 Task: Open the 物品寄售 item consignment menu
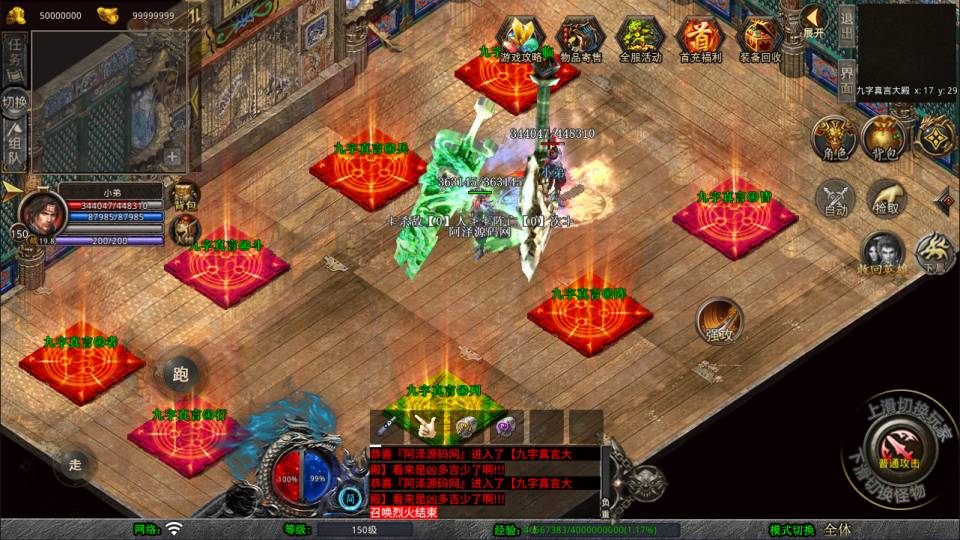coord(580,39)
